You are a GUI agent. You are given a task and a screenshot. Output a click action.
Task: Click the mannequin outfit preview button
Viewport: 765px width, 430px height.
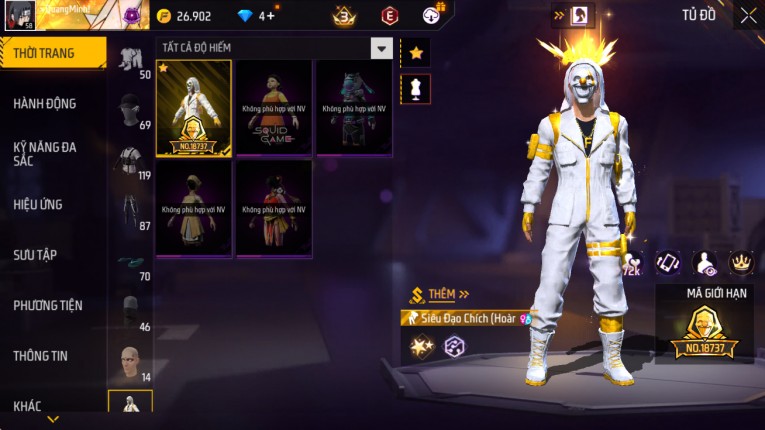coord(416,88)
